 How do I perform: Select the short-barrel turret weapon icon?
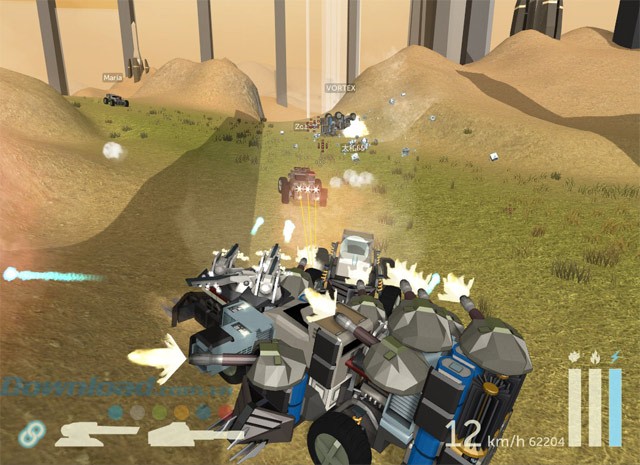coord(90,433)
